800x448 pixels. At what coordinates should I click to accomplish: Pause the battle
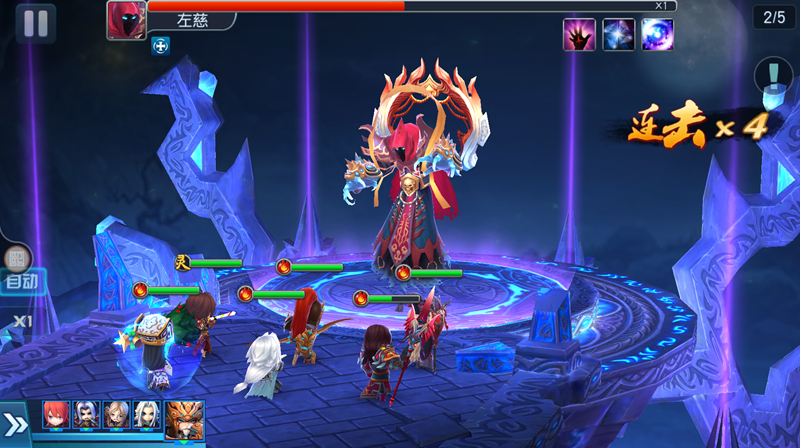pyautogui.click(x=35, y=23)
